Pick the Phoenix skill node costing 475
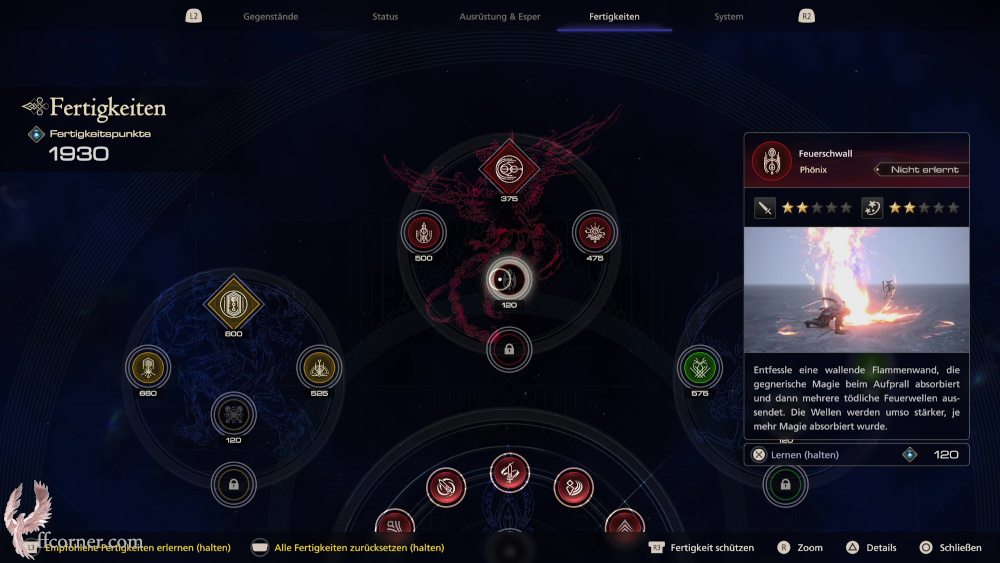Image resolution: width=1000 pixels, height=563 pixels. (x=594, y=234)
